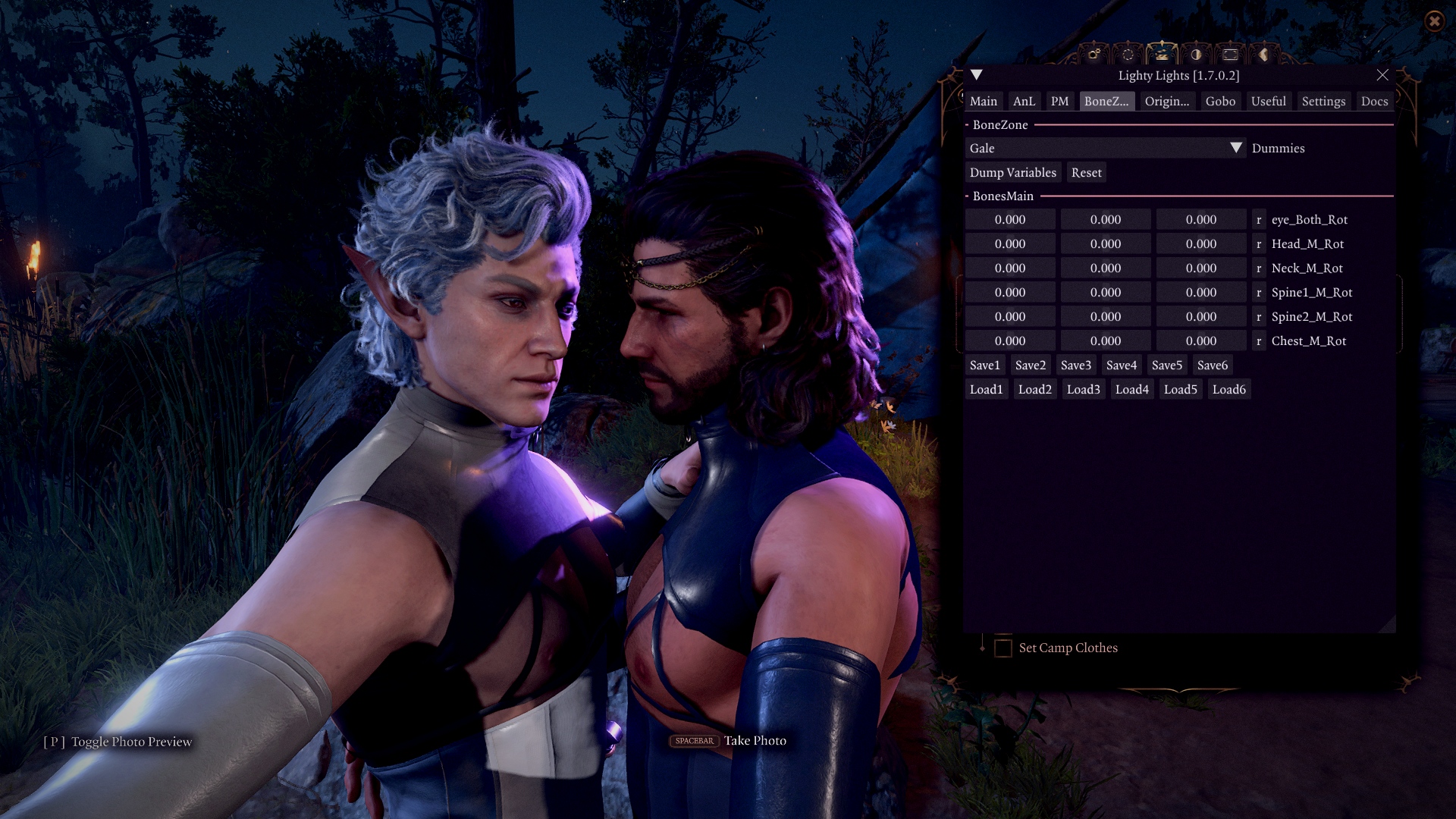Image resolution: width=1456 pixels, height=819 pixels.
Task: Open the Gobo tab
Action: click(1220, 101)
